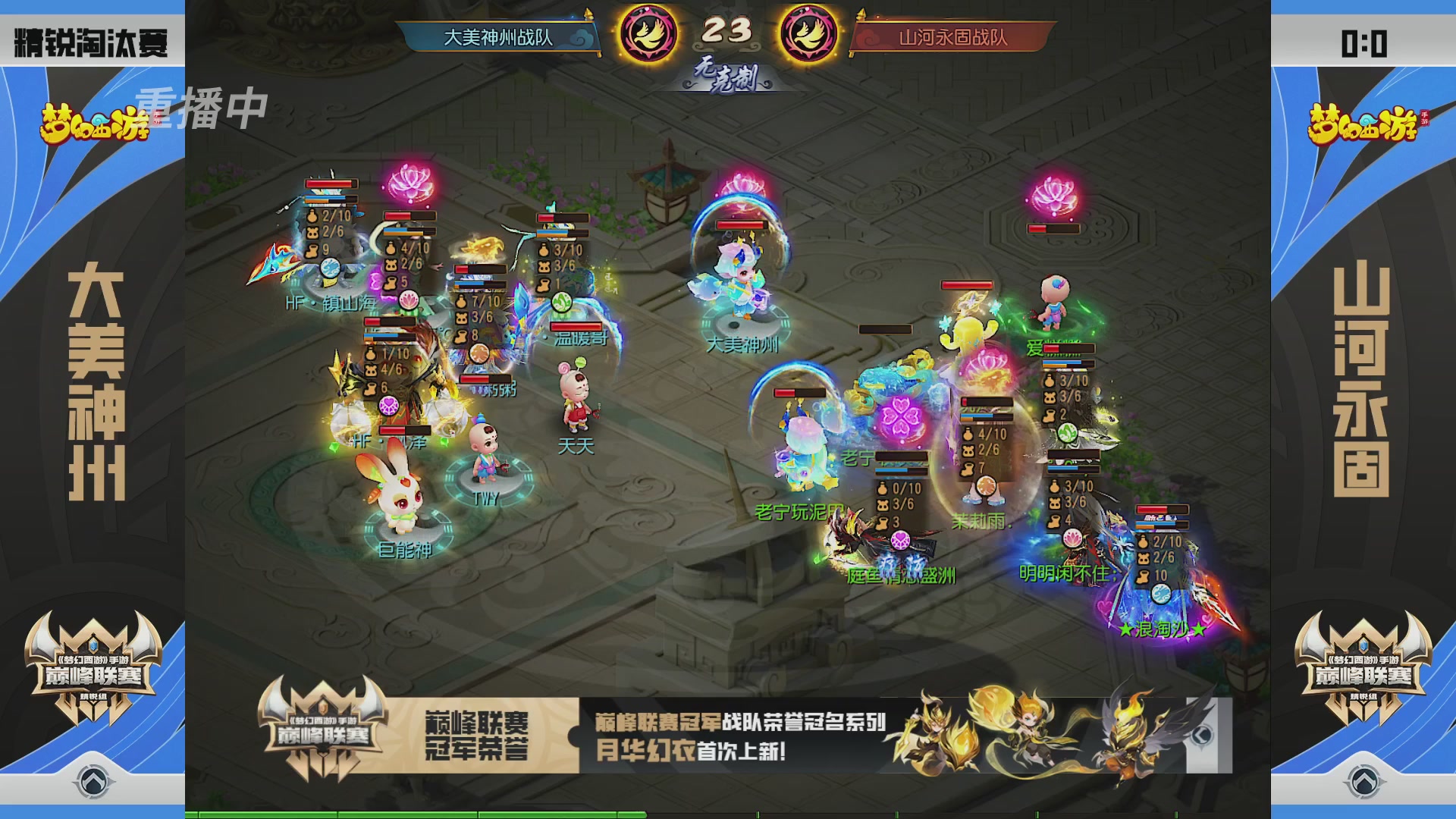
Task: Click the potion counter icon showing 2/10
Action: (x=312, y=218)
